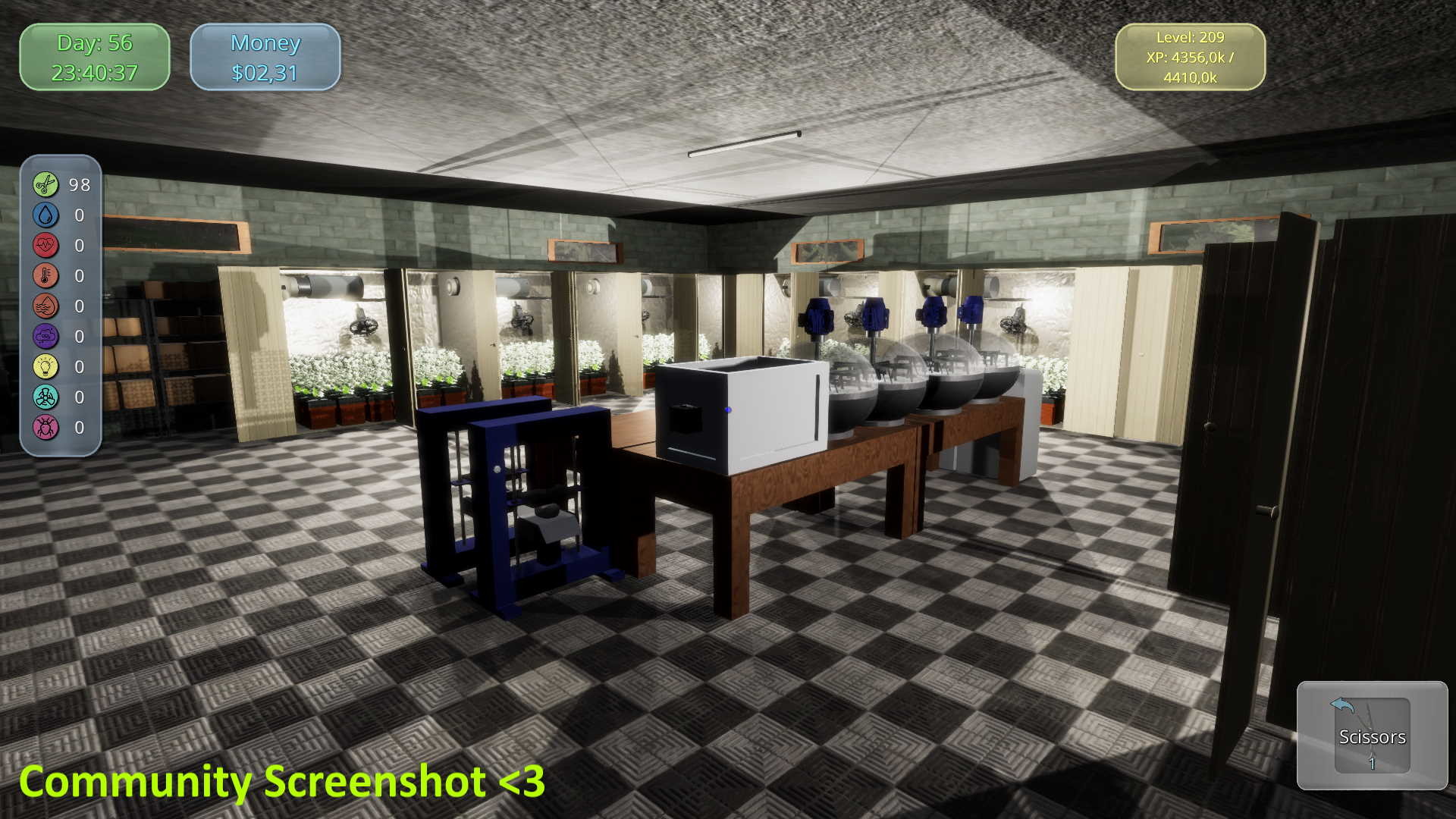
Task: Click the water counter showing 0
Action: pos(79,215)
